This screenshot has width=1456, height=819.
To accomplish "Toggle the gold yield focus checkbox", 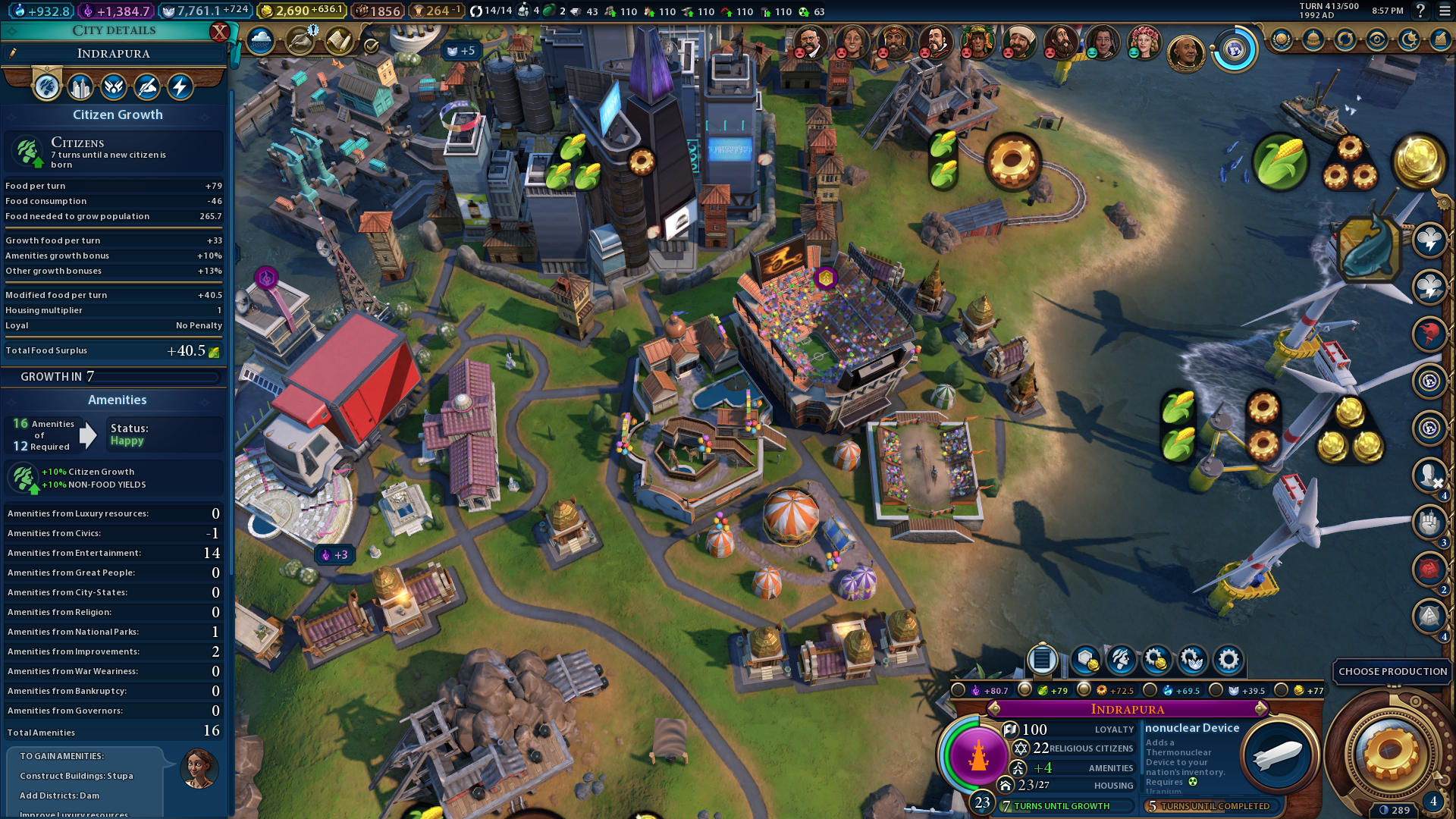I will pyautogui.click(x=1282, y=690).
